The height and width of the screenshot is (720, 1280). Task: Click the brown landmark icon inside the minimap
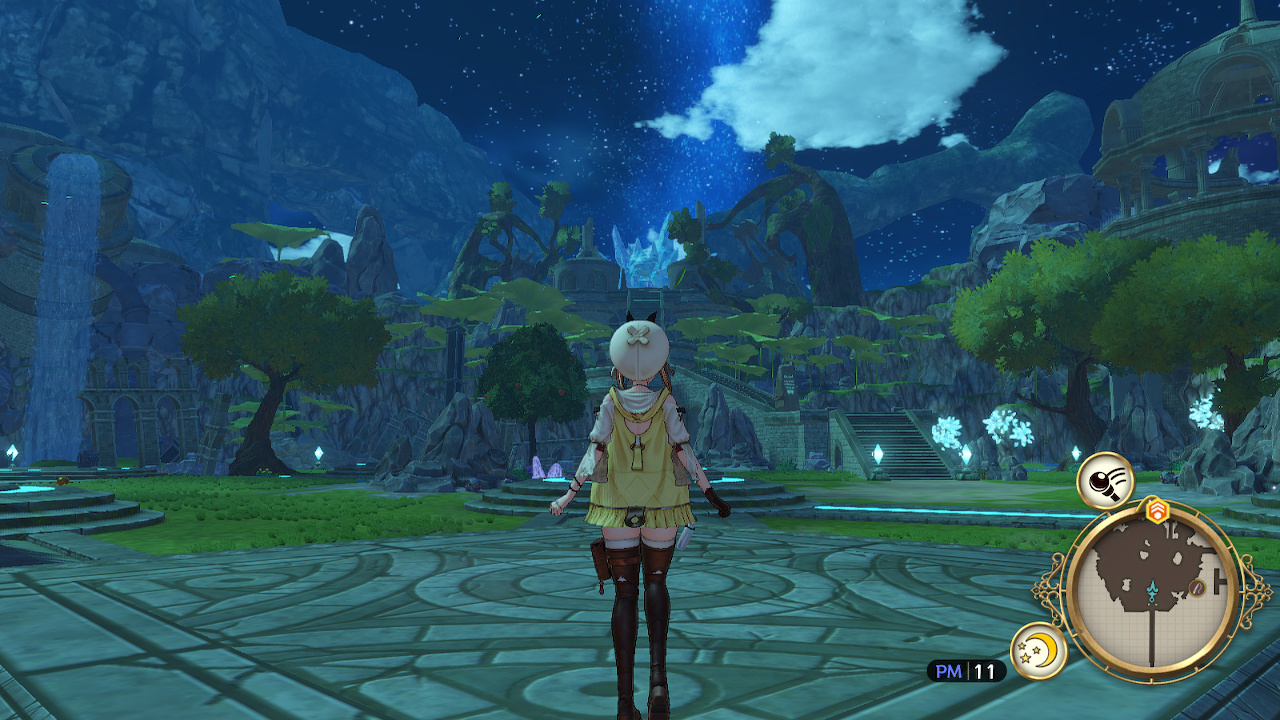point(1196,587)
